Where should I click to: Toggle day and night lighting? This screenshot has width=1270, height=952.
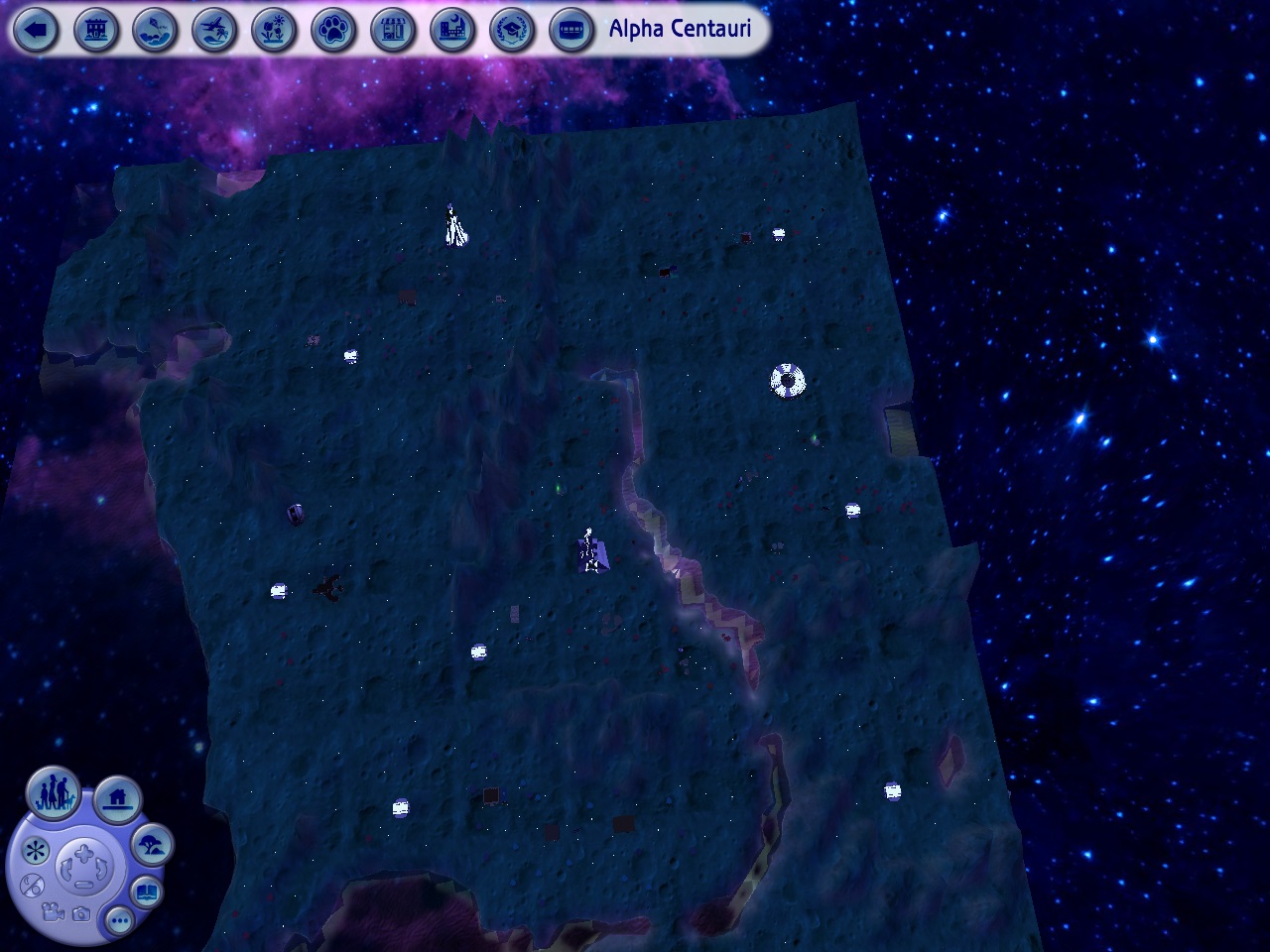click(x=33, y=885)
